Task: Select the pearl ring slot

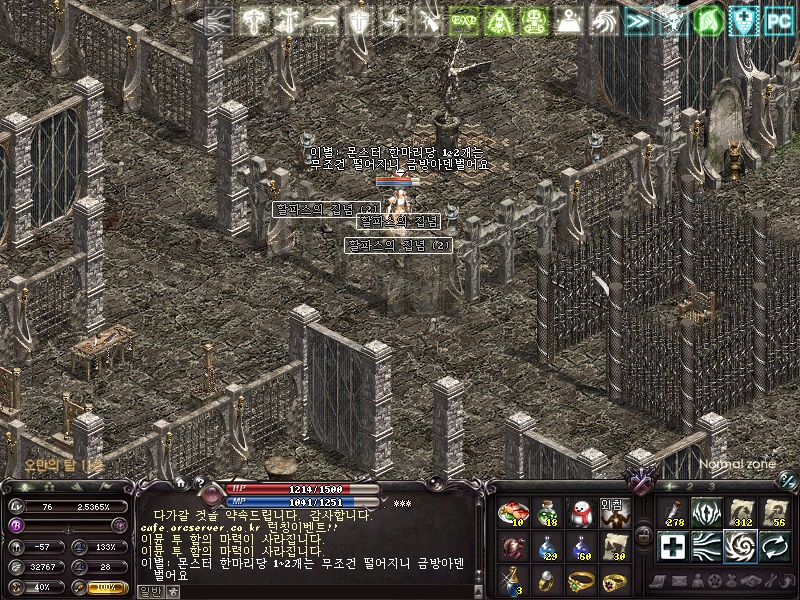Action: click(547, 580)
